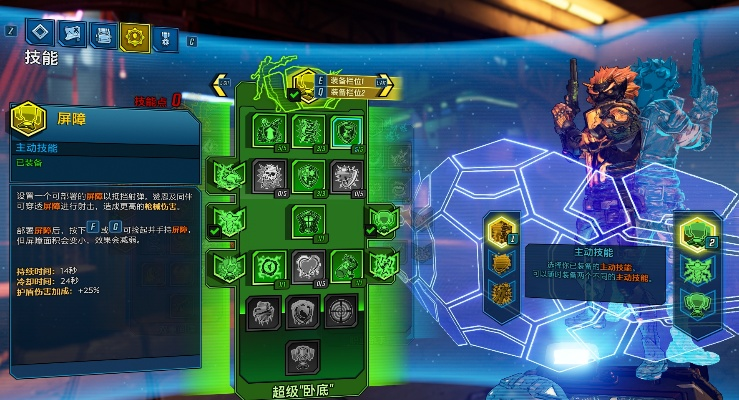Select the centered green skill in the third row
Screen dimensions: 739x400
pyautogui.click(x=305, y=219)
